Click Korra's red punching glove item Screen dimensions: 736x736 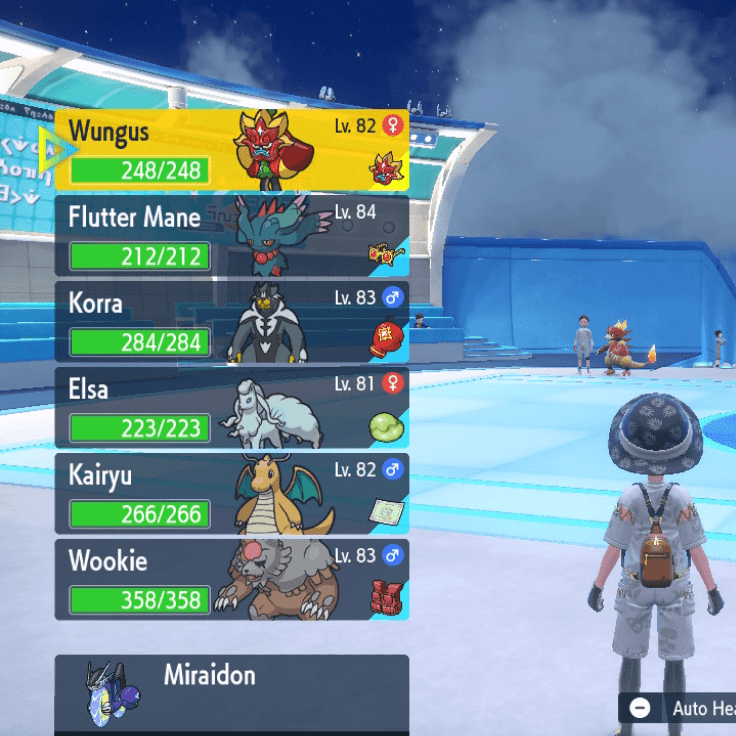click(x=386, y=337)
